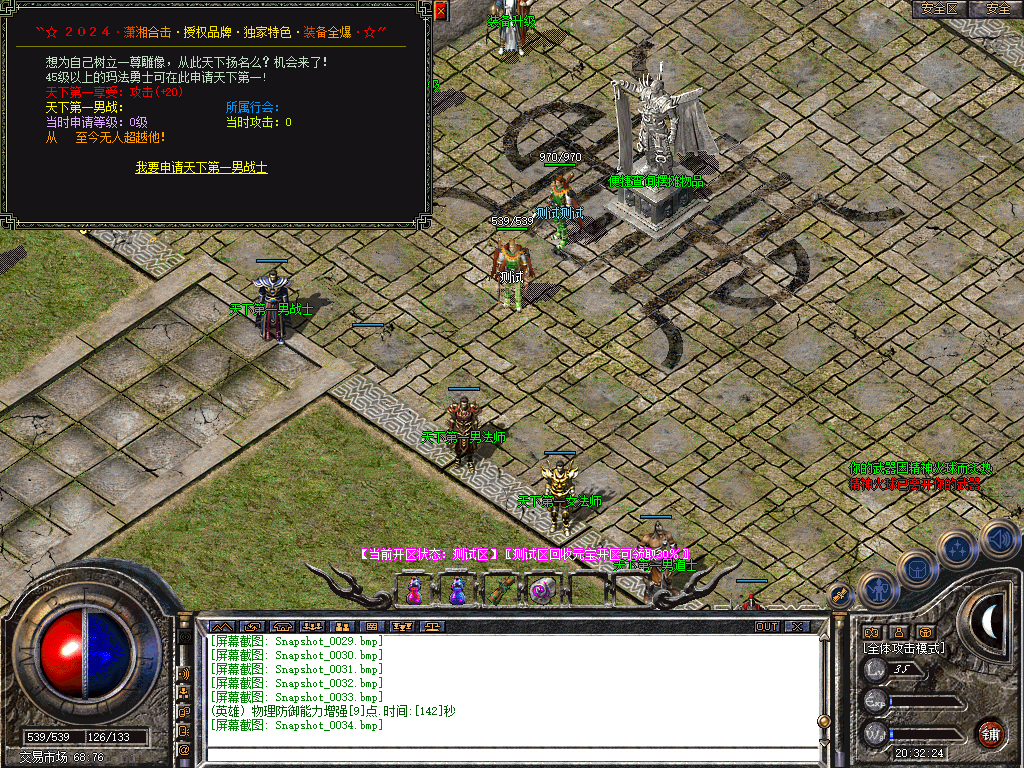This screenshot has height=768, width=1024.
Task: Open the character status figure icon
Action: click(877, 591)
